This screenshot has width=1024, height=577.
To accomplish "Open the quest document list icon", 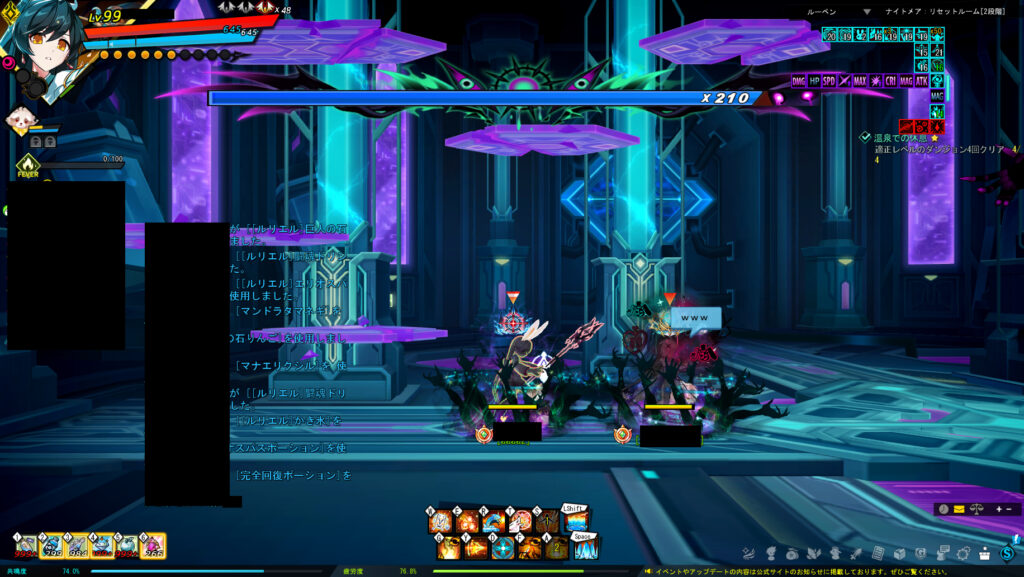I will pos(878,553).
